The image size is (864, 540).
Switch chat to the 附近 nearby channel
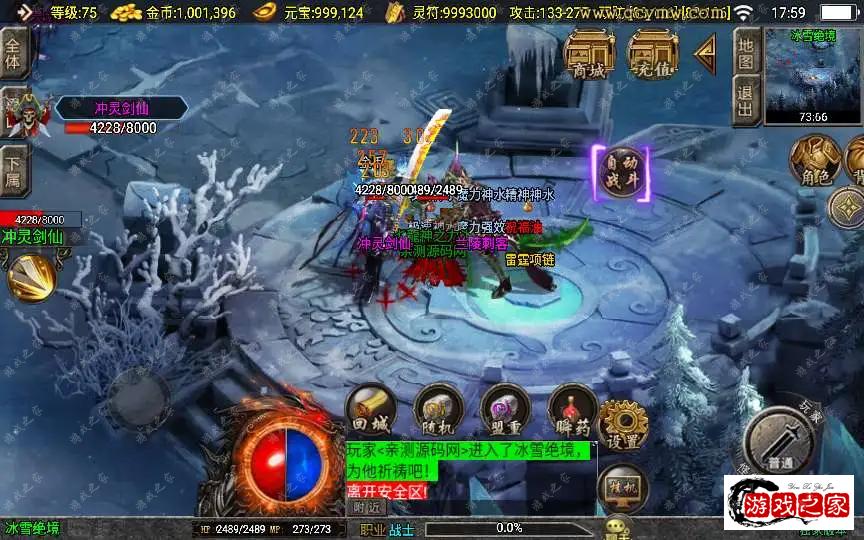[369, 507]
